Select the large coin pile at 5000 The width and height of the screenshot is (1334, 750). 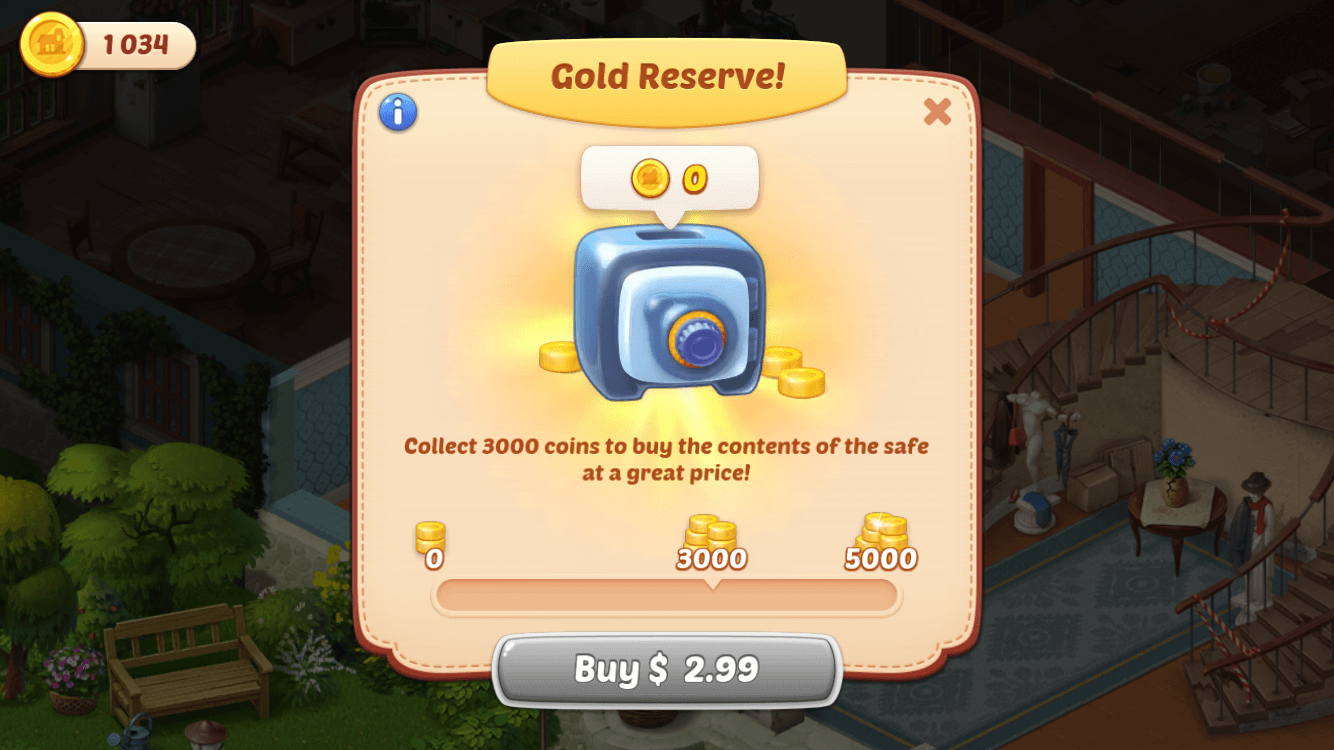pyautogui.click(x=882, y=530)
